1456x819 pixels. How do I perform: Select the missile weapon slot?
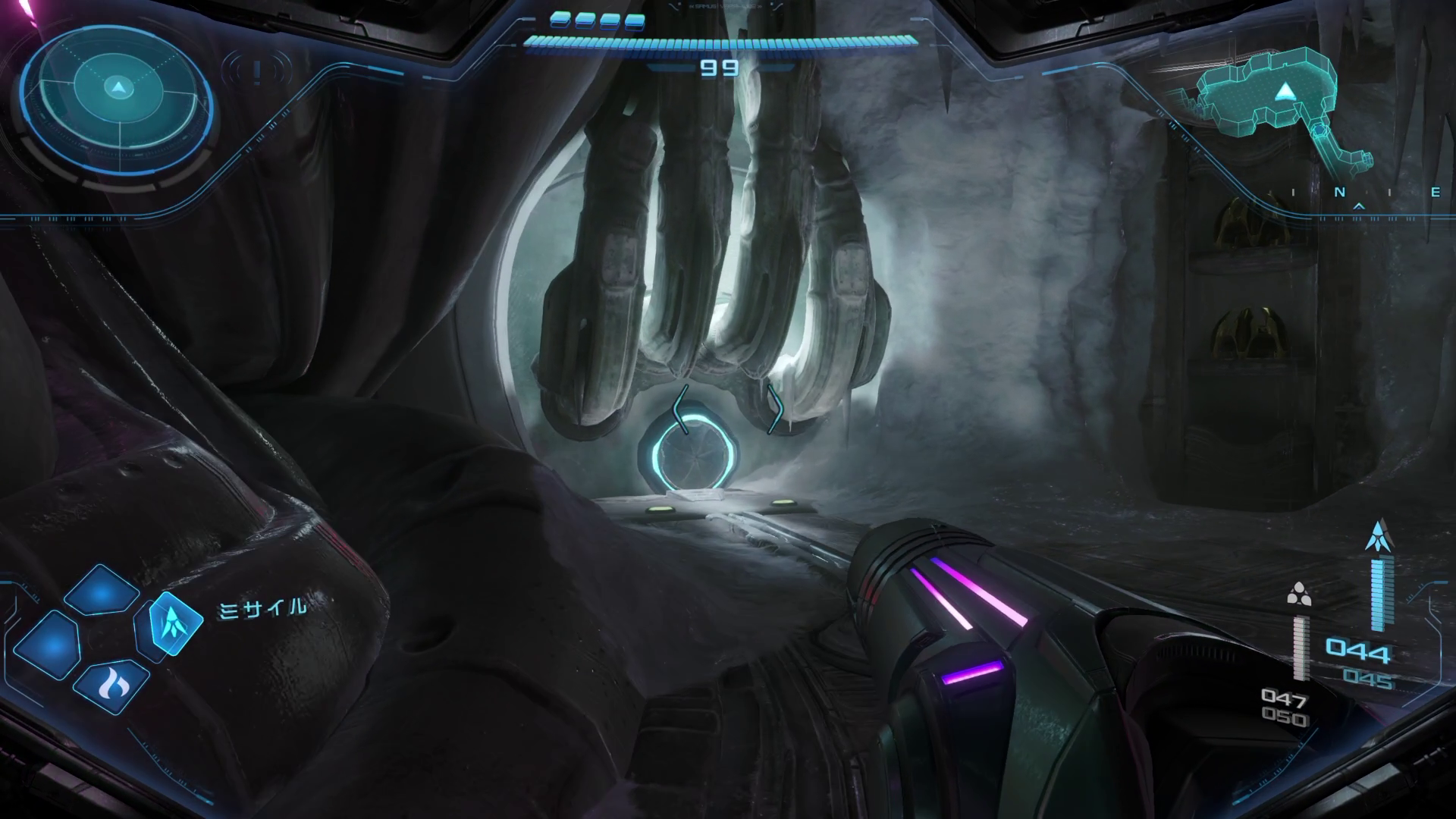pyautogui.click(x=175, y=622)
